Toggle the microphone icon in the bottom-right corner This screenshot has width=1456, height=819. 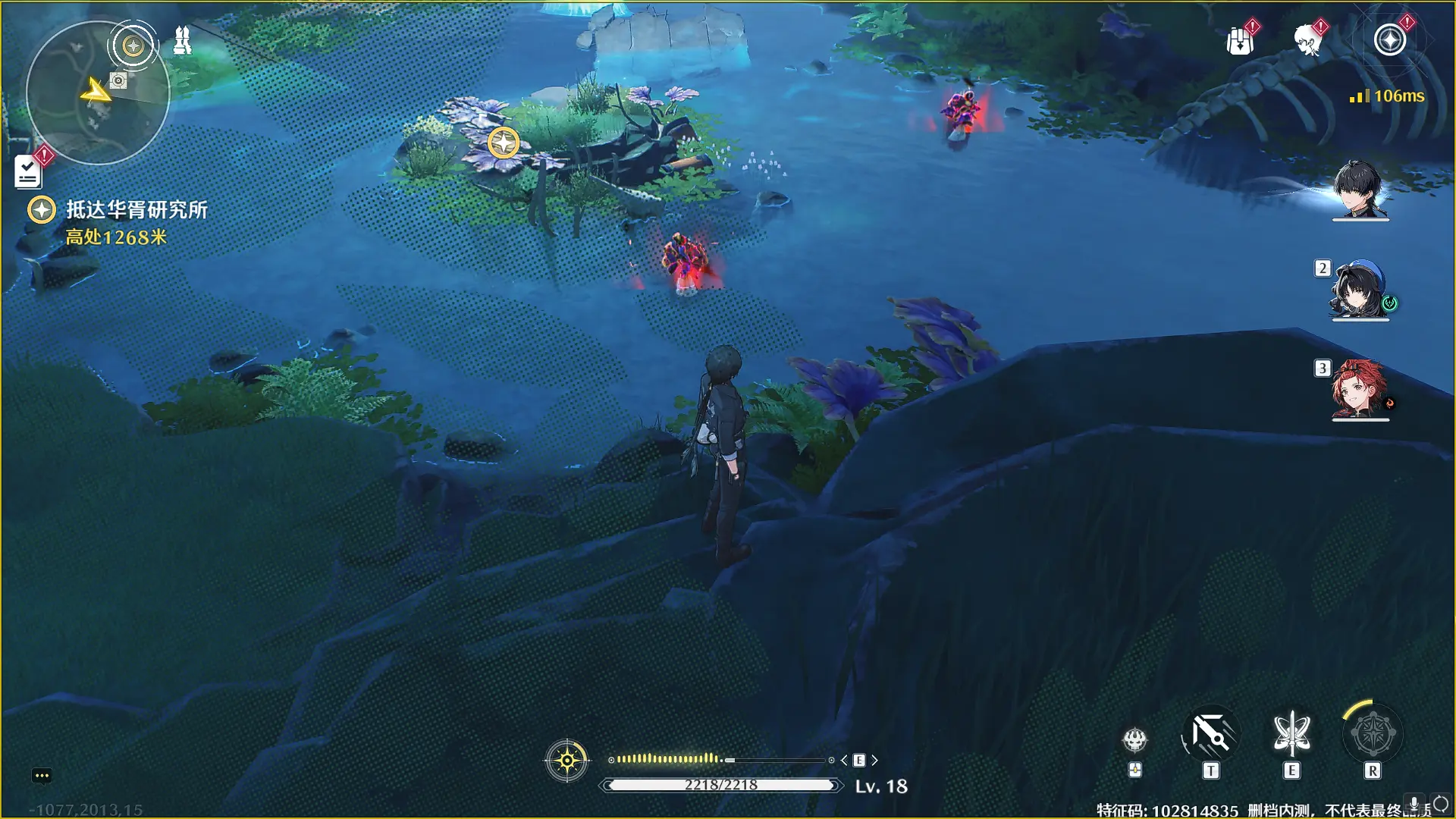tap(1414, 803)
